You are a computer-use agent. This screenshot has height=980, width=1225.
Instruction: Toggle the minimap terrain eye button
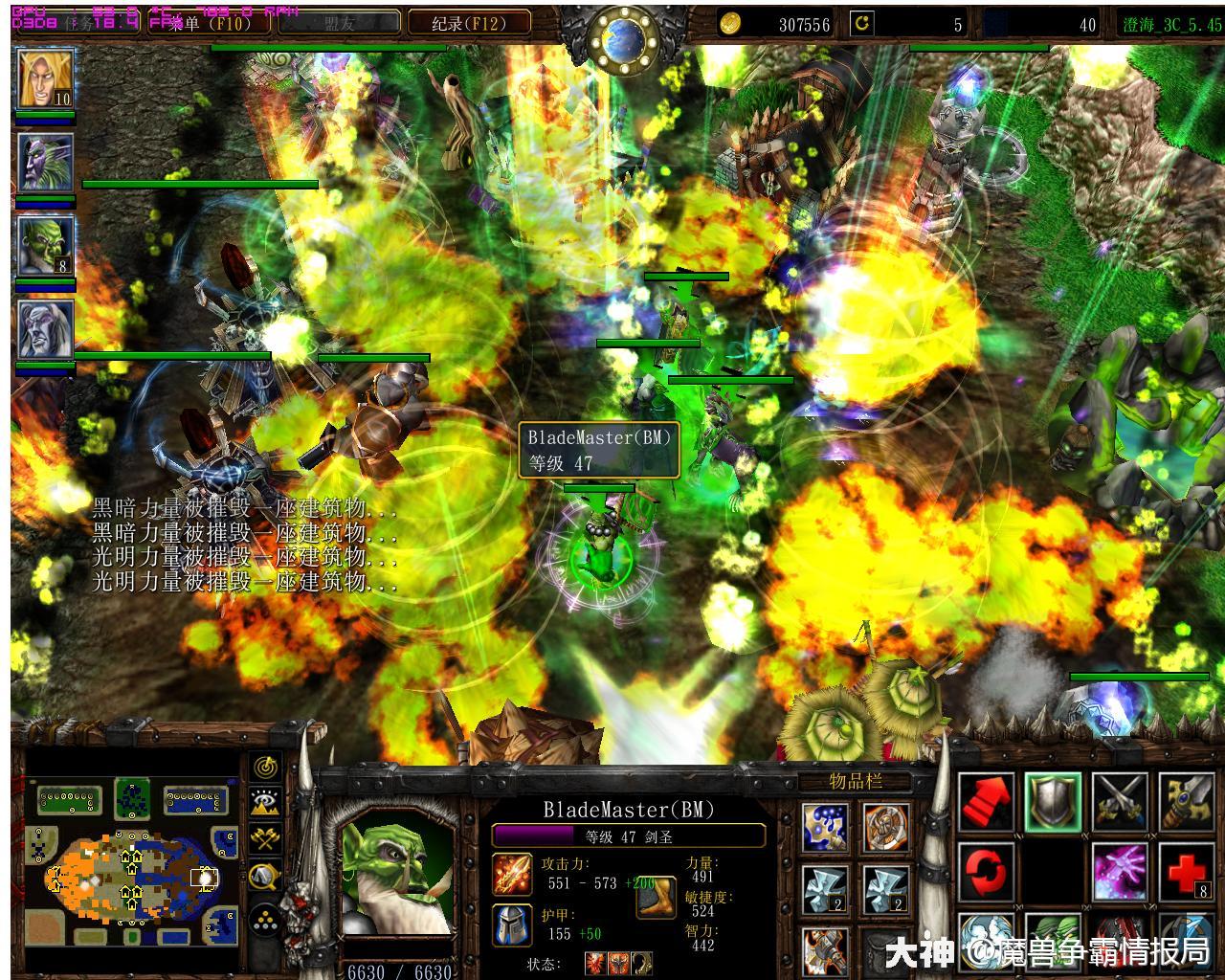(265, 803)
